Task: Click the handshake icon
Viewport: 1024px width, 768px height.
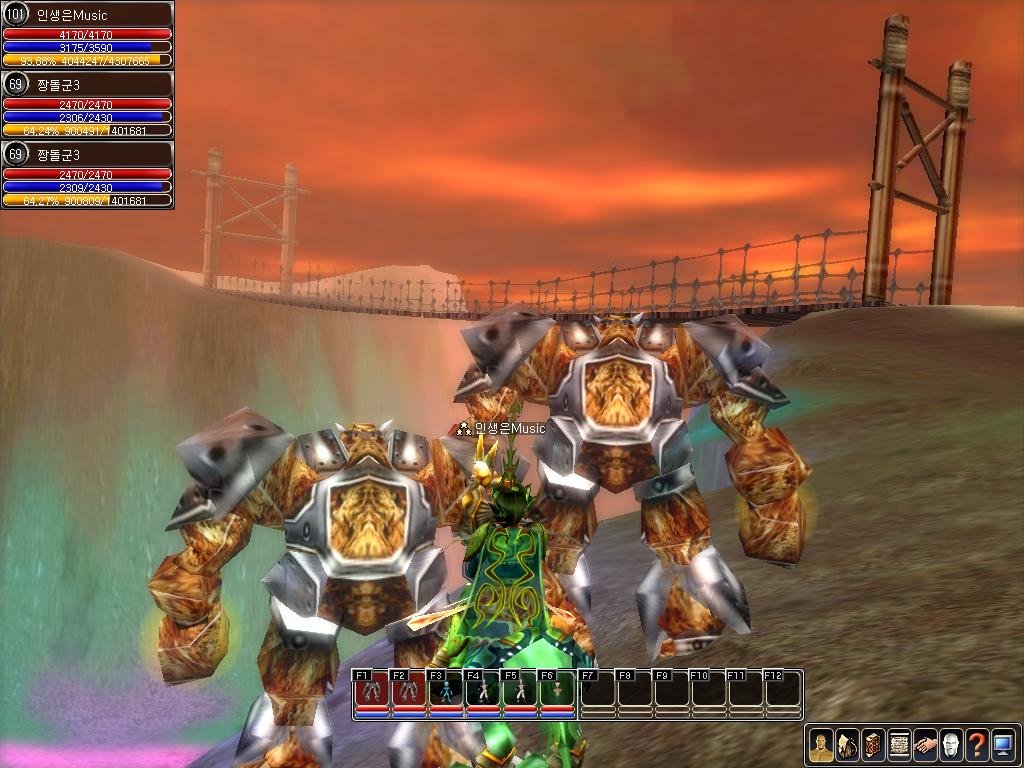Action: click(925, 745)
